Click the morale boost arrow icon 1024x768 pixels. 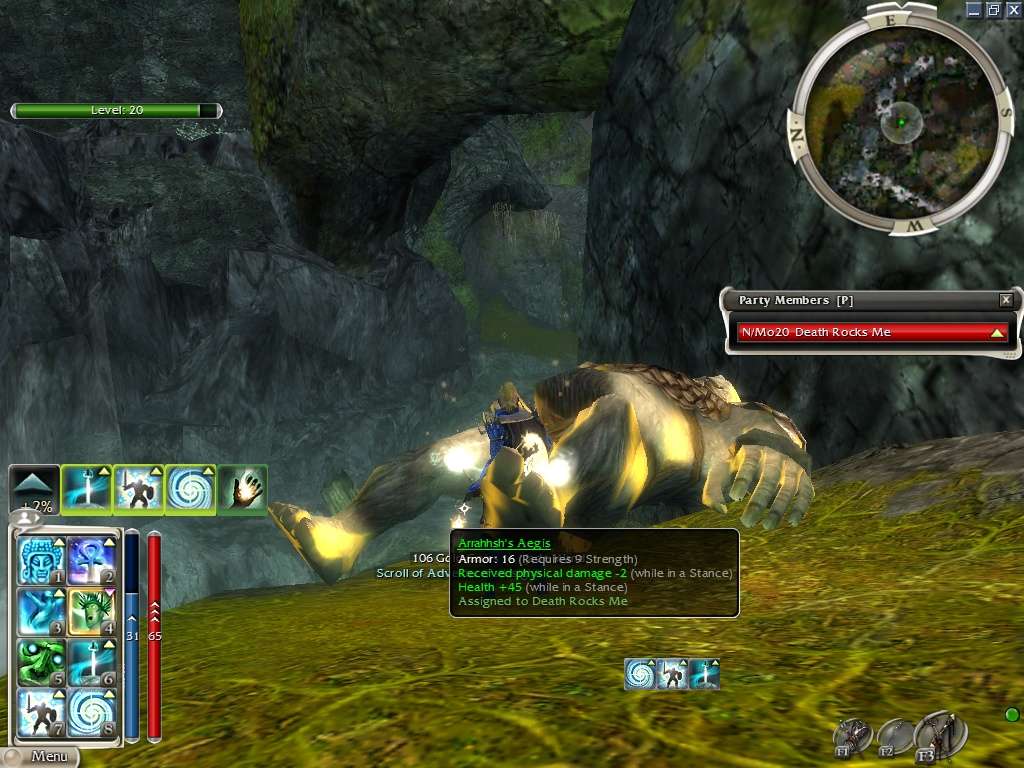click(x=34, y=490)
